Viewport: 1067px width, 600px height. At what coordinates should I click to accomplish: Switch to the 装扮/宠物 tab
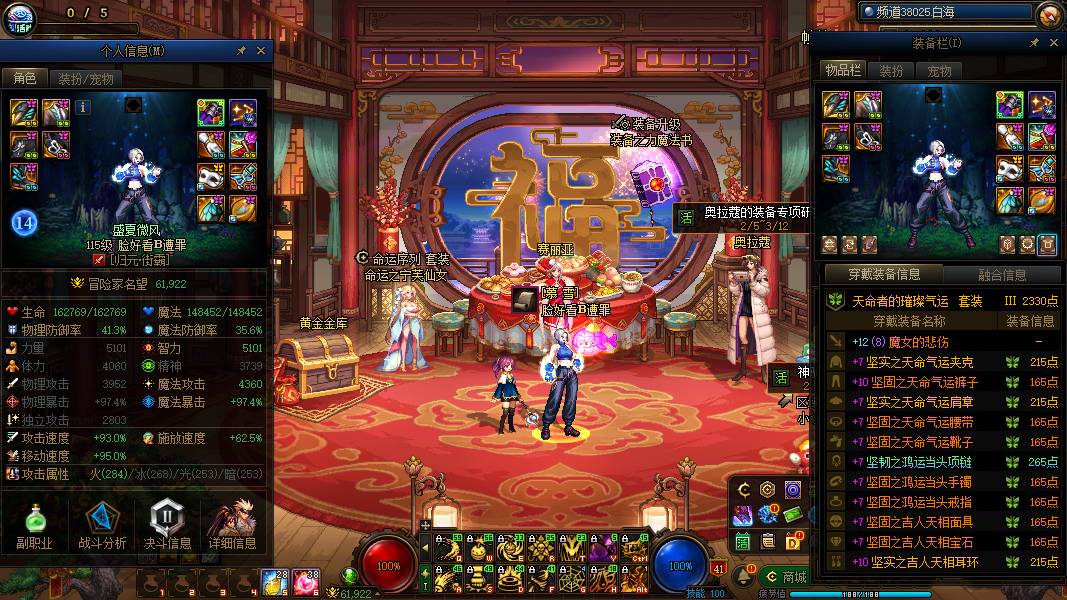click(x=85, y=78)
